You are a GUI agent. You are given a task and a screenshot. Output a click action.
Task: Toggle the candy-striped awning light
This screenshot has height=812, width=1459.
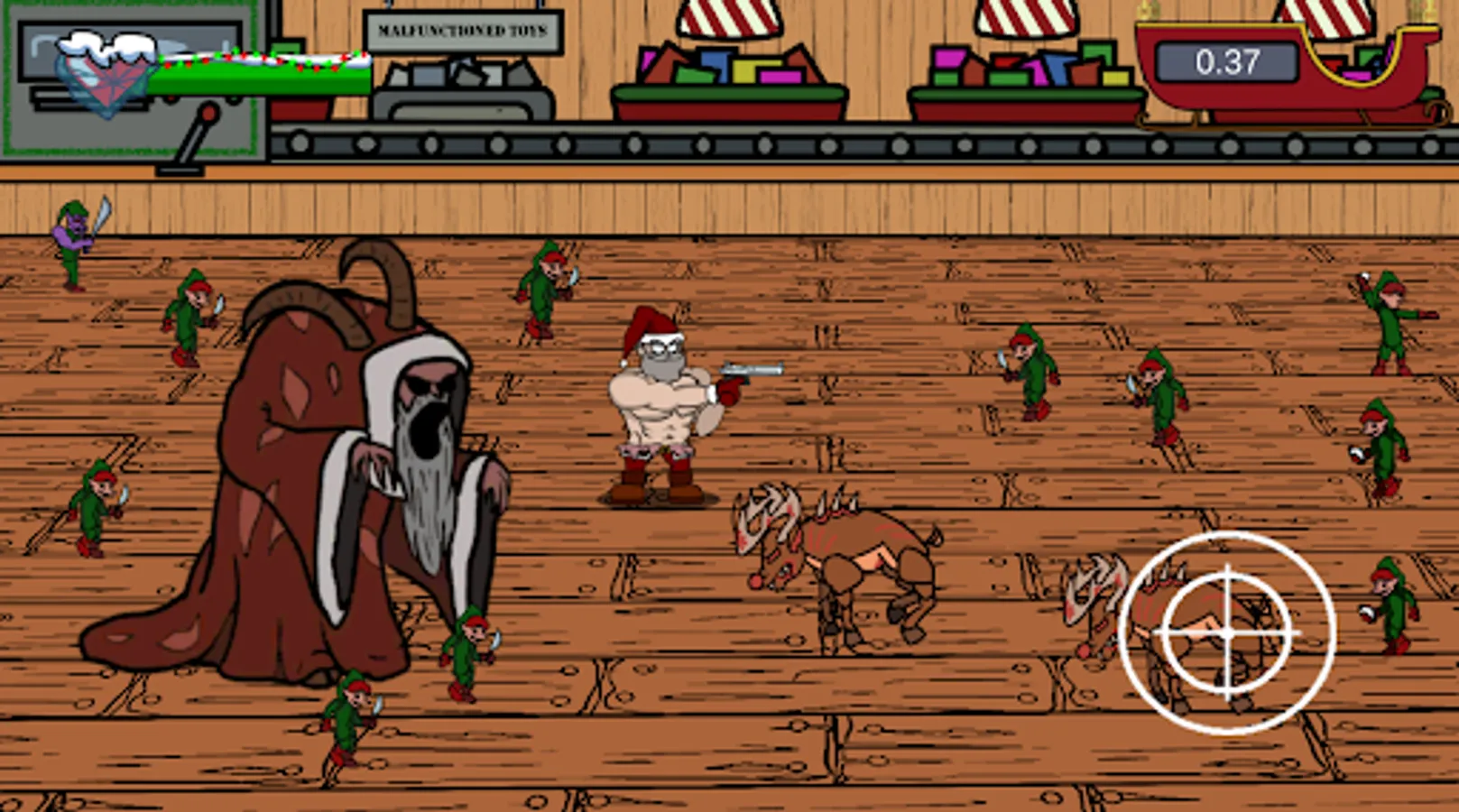pos(726,16)
